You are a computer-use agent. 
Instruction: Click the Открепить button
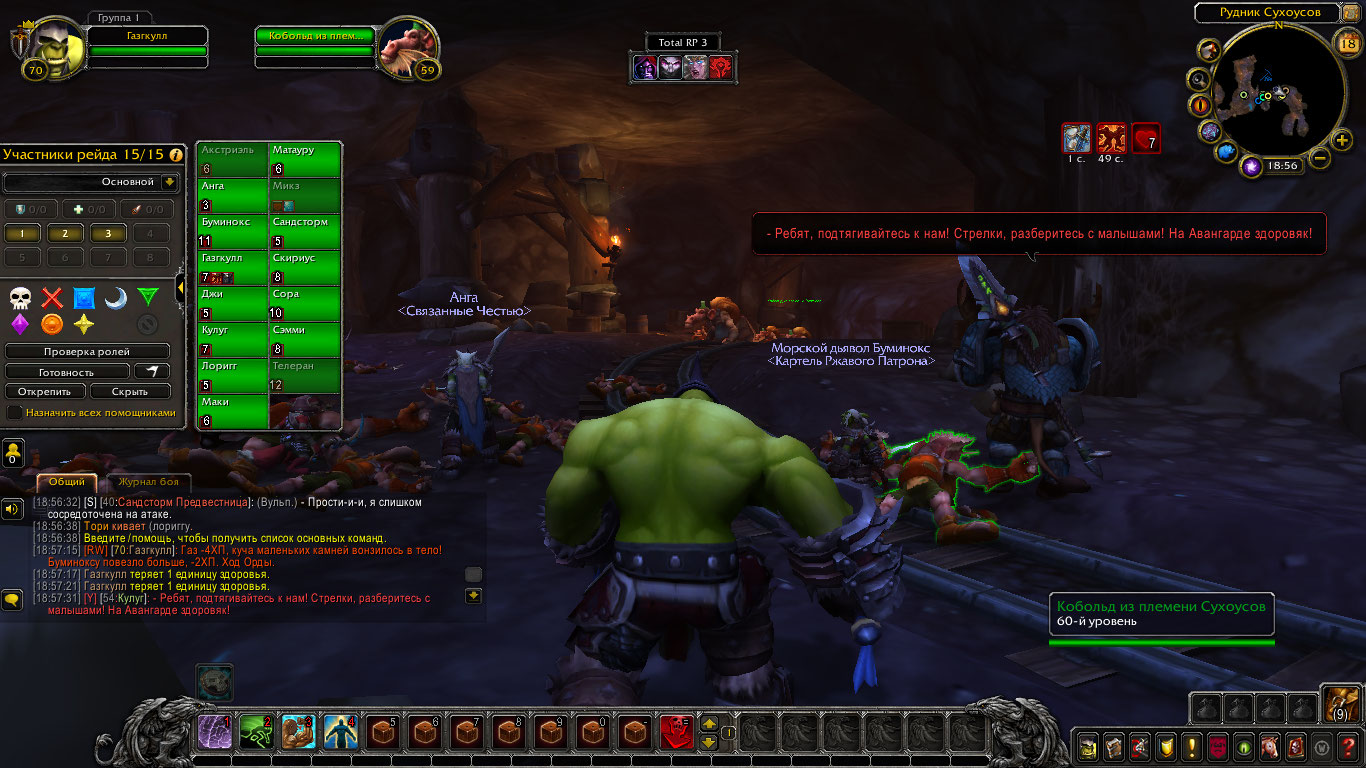[x=44, y=392]
